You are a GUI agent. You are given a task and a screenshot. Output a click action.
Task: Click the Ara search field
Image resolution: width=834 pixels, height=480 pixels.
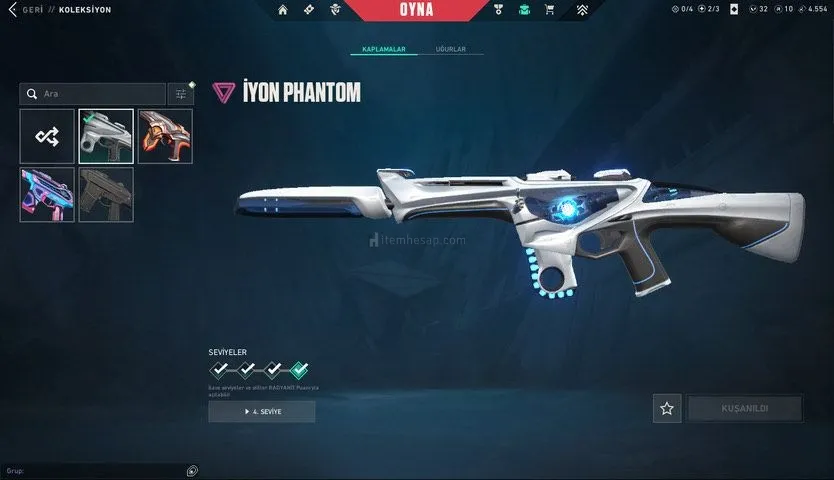tap(93, 94)
